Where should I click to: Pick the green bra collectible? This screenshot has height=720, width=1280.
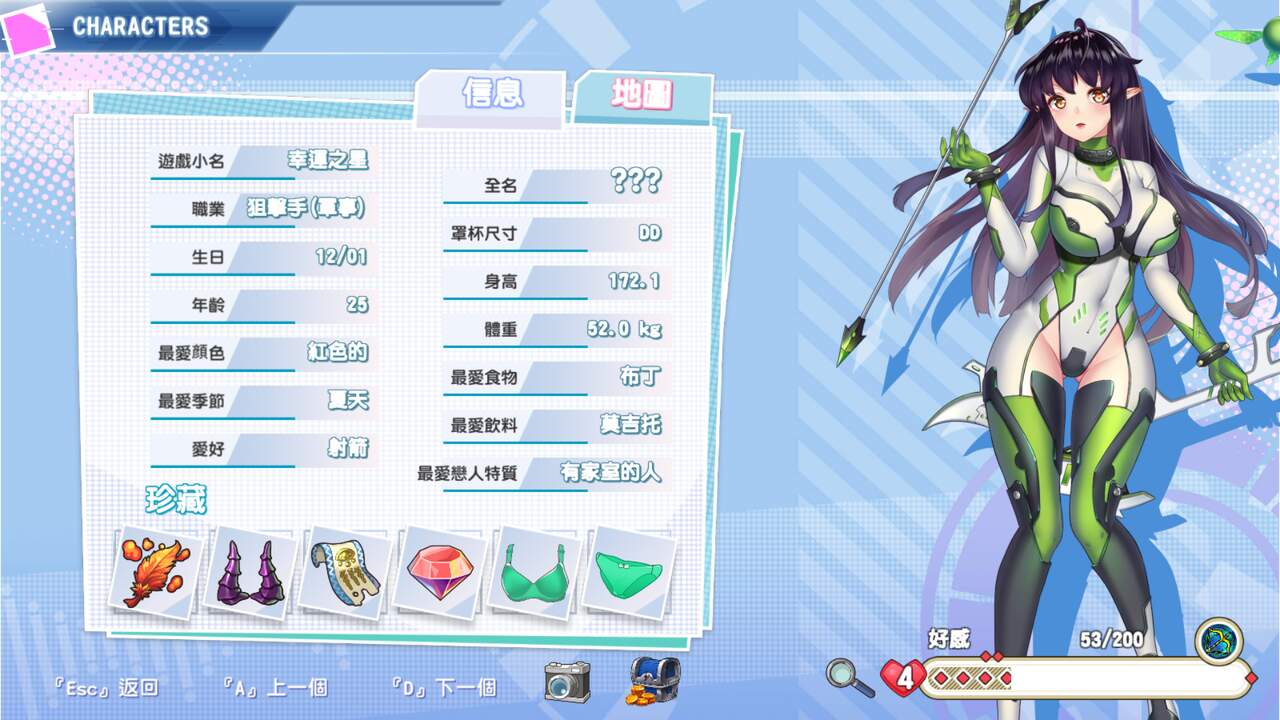click(536, 573)
